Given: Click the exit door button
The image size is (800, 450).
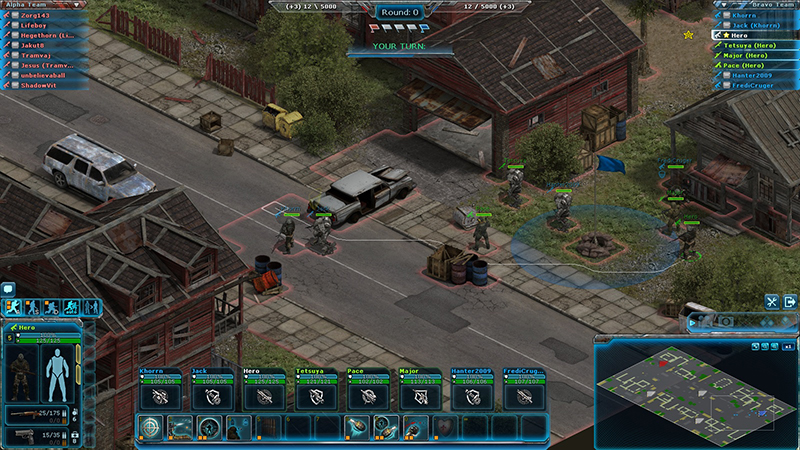Looking at the screenshot, I should (788, 301).
